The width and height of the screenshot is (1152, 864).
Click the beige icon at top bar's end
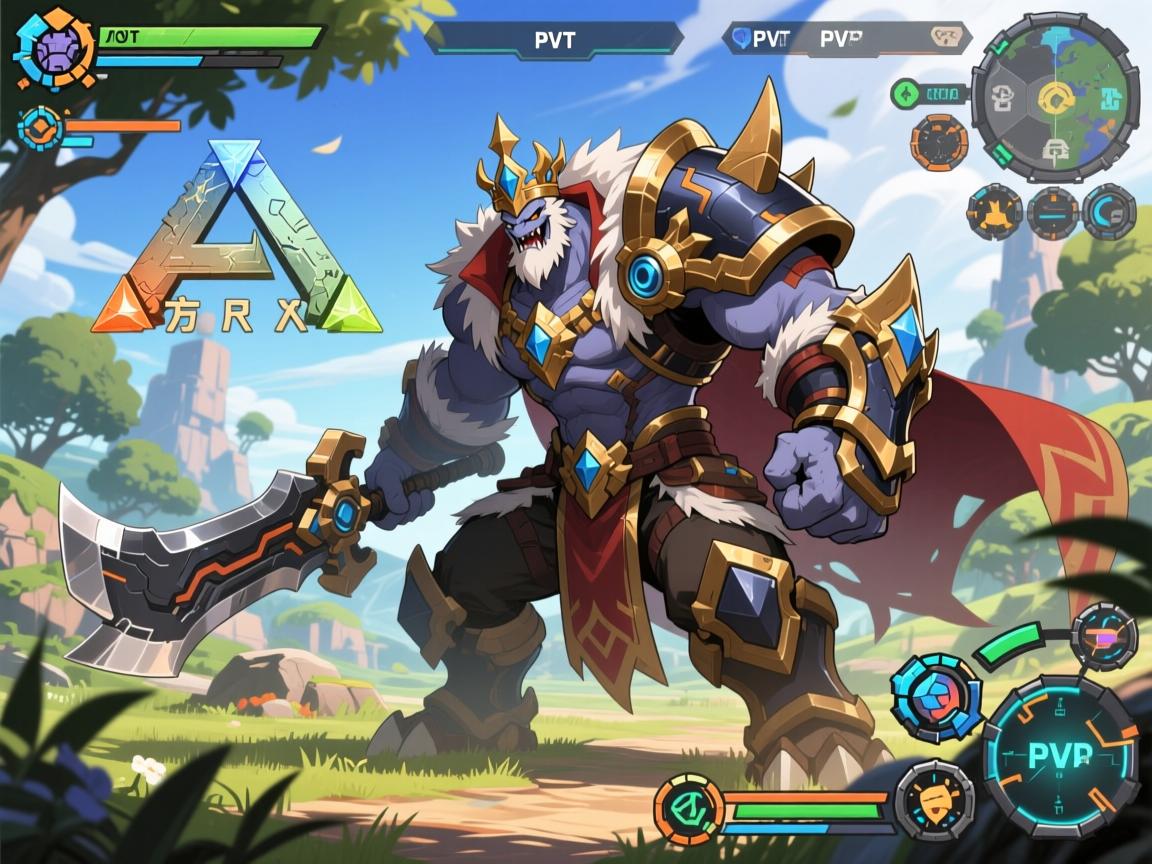click(x=945, y=38)
